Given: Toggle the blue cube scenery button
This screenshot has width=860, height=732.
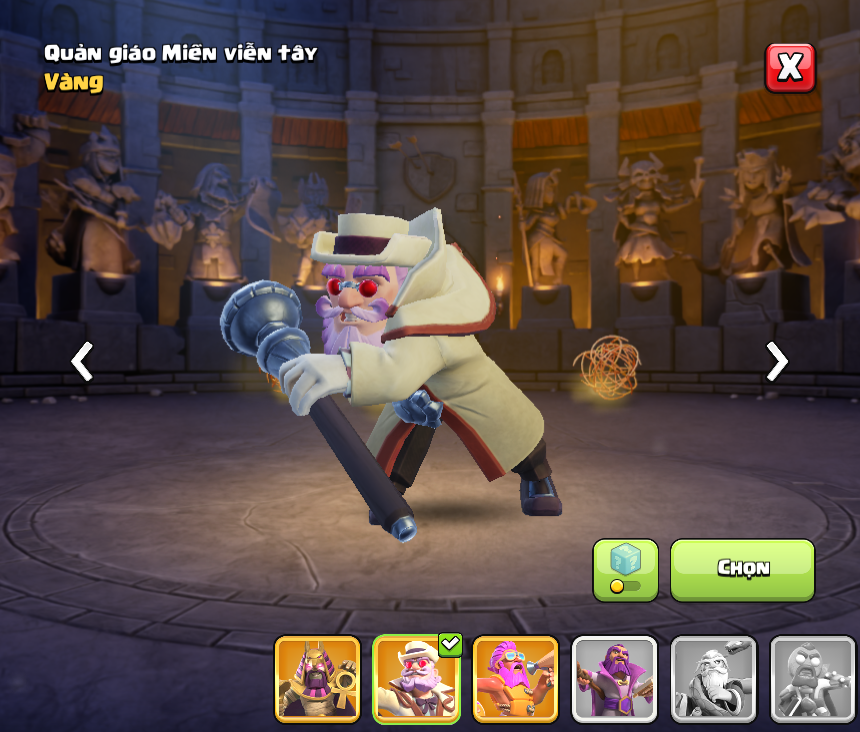Looking at the screenshot, I should coord(625,569).
